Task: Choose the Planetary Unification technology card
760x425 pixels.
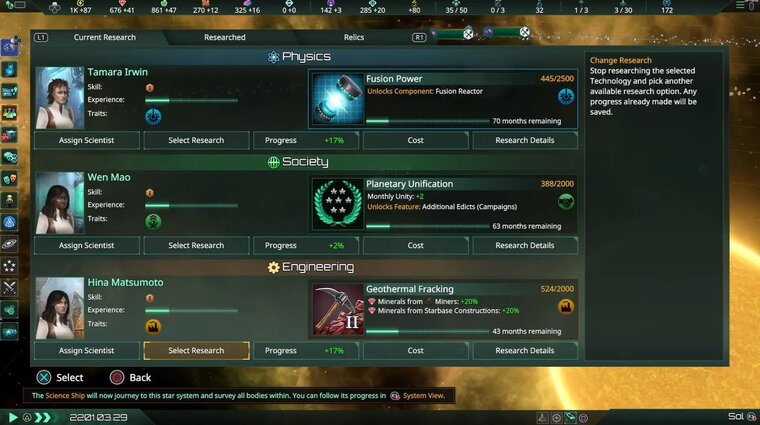Action: (x=443, y=205)
